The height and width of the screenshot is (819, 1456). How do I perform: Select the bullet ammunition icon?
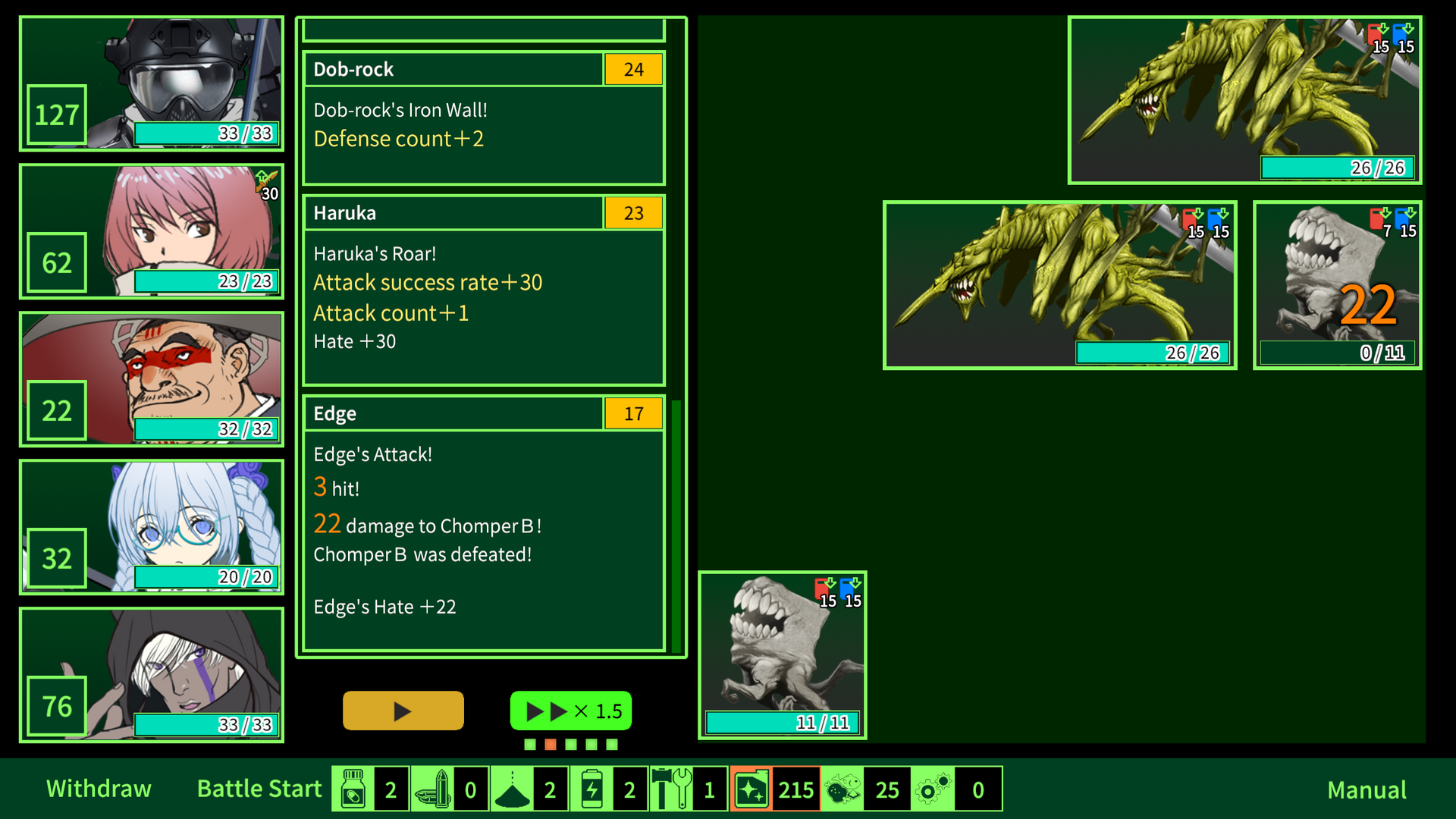[434, 789]
